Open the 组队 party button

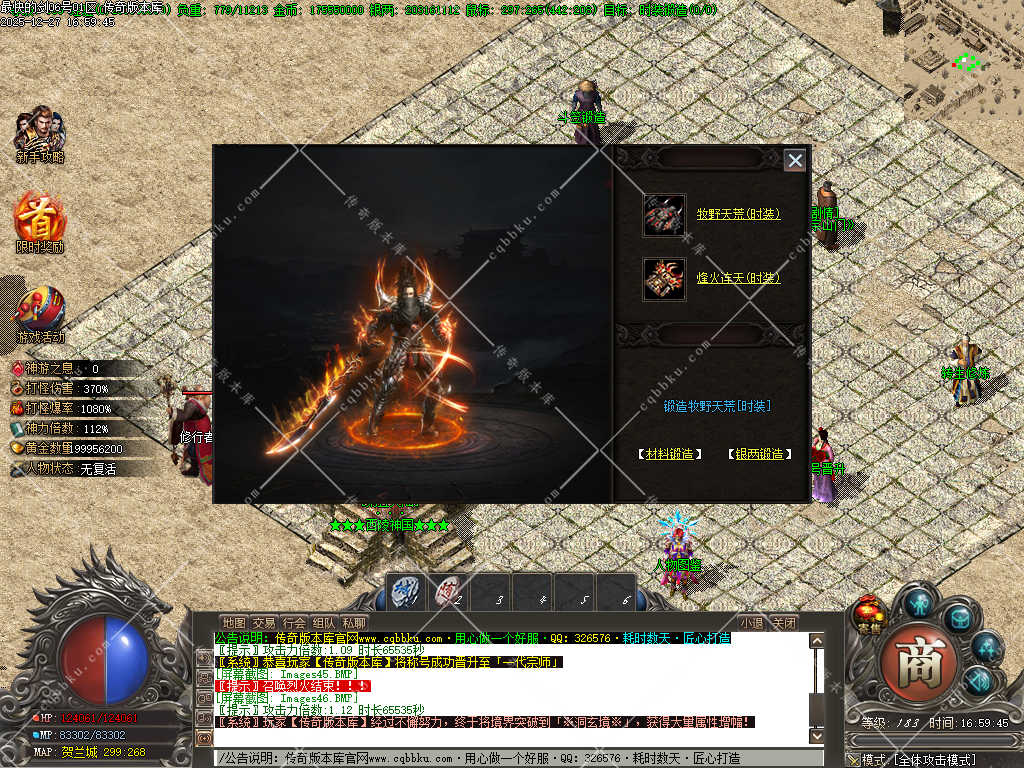(324, 623)
